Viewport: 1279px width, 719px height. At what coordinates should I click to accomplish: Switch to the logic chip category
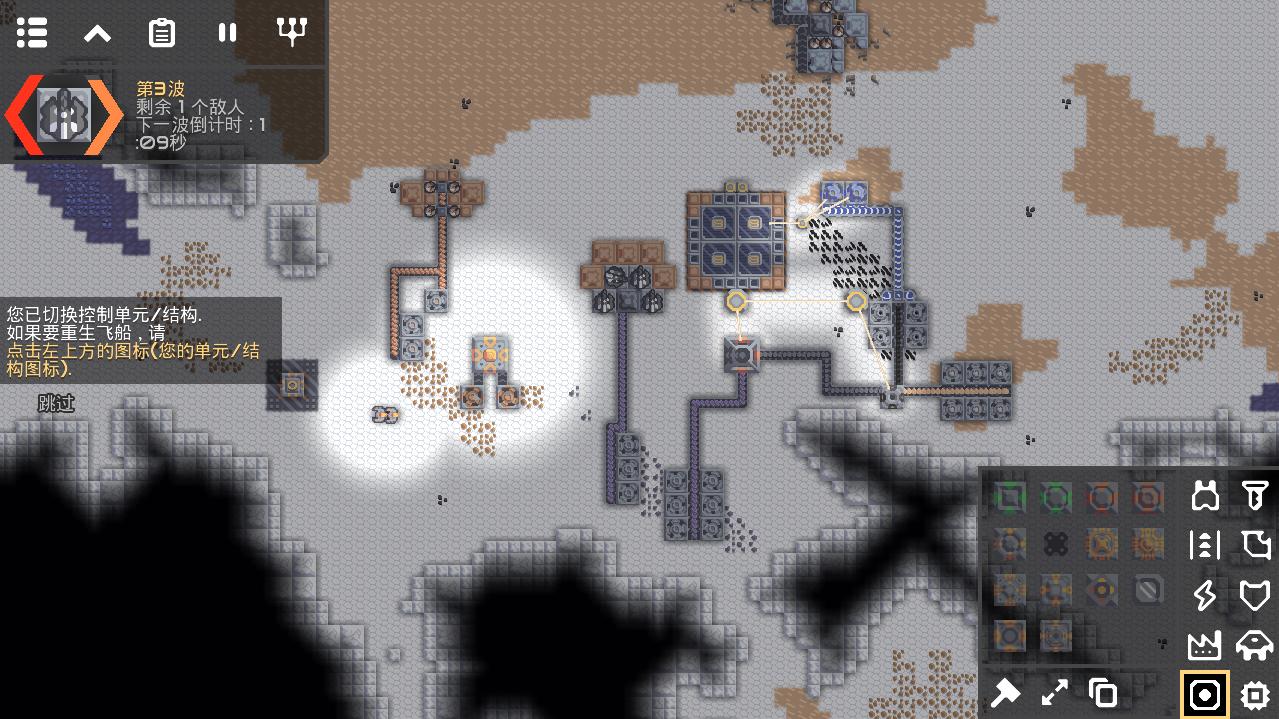coord(1254,695)
